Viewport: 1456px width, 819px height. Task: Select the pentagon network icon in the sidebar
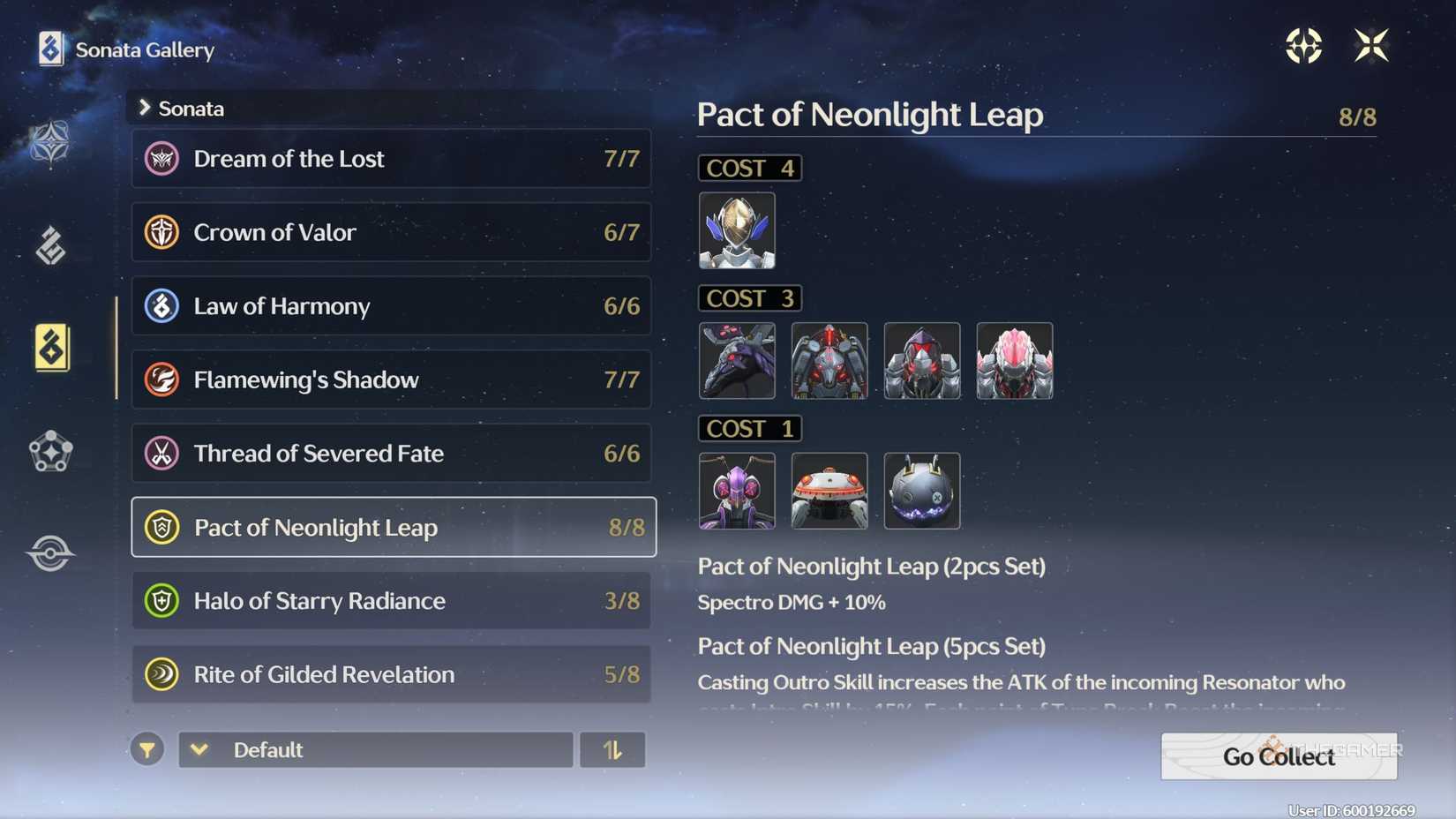[50, 452]
